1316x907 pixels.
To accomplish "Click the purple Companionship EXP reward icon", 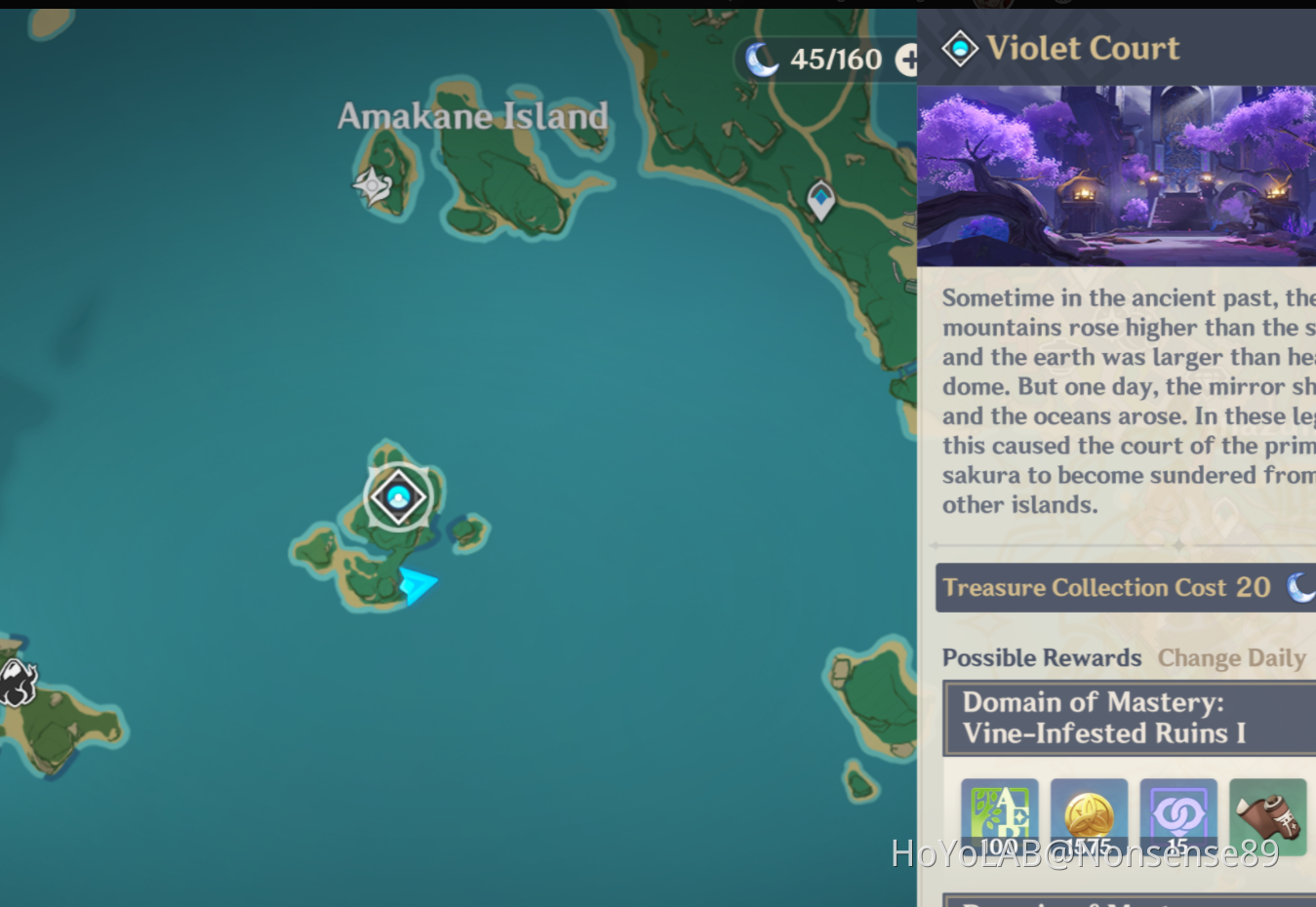I will 1177,817.
